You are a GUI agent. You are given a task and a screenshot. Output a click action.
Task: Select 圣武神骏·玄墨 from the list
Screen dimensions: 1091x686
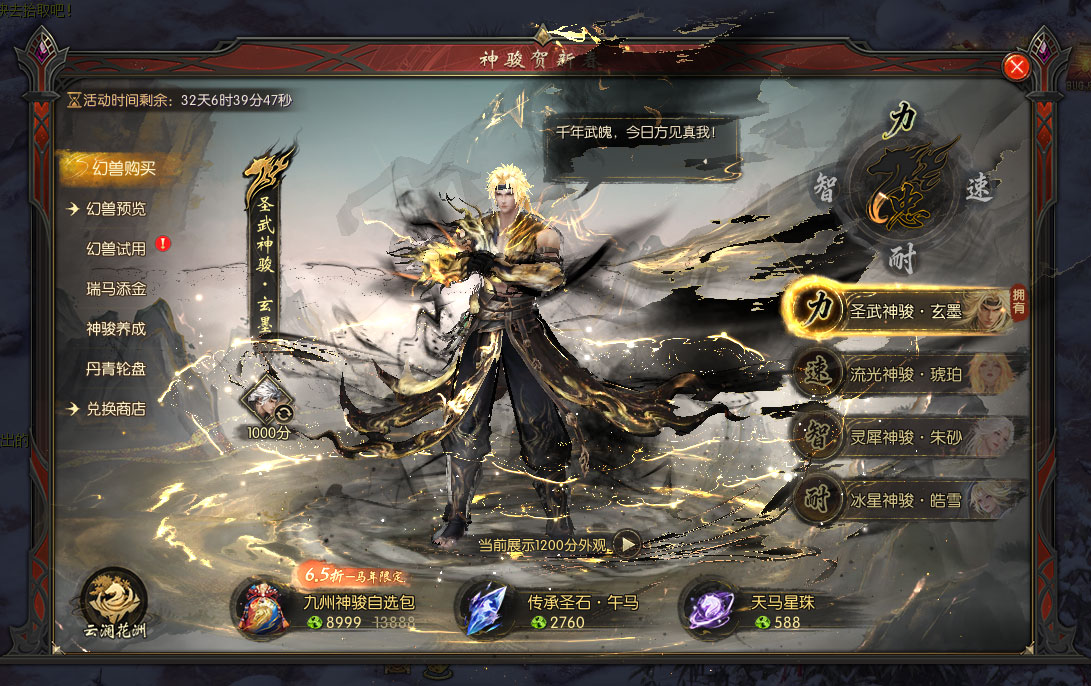[x=905, y=310]
